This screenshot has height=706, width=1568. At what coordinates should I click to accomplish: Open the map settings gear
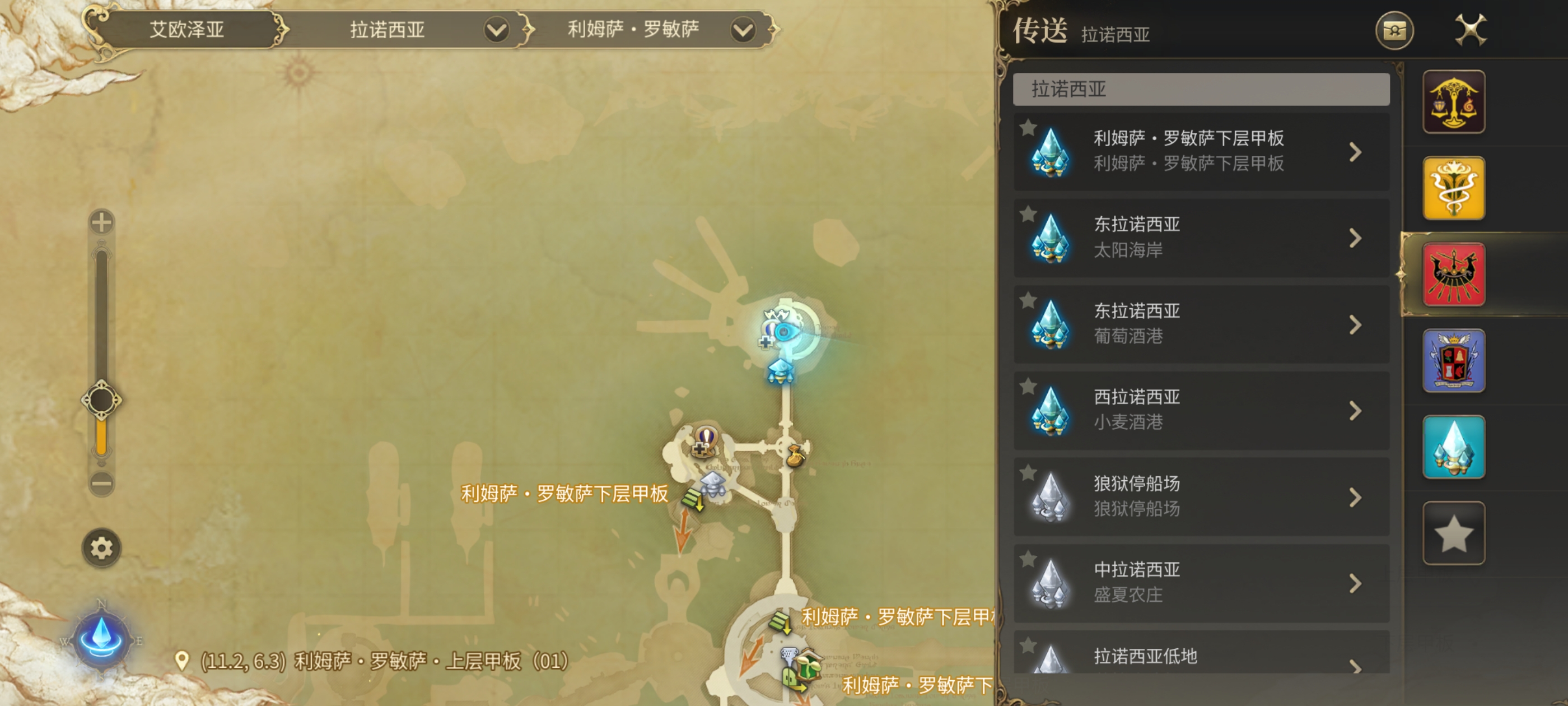102,547
